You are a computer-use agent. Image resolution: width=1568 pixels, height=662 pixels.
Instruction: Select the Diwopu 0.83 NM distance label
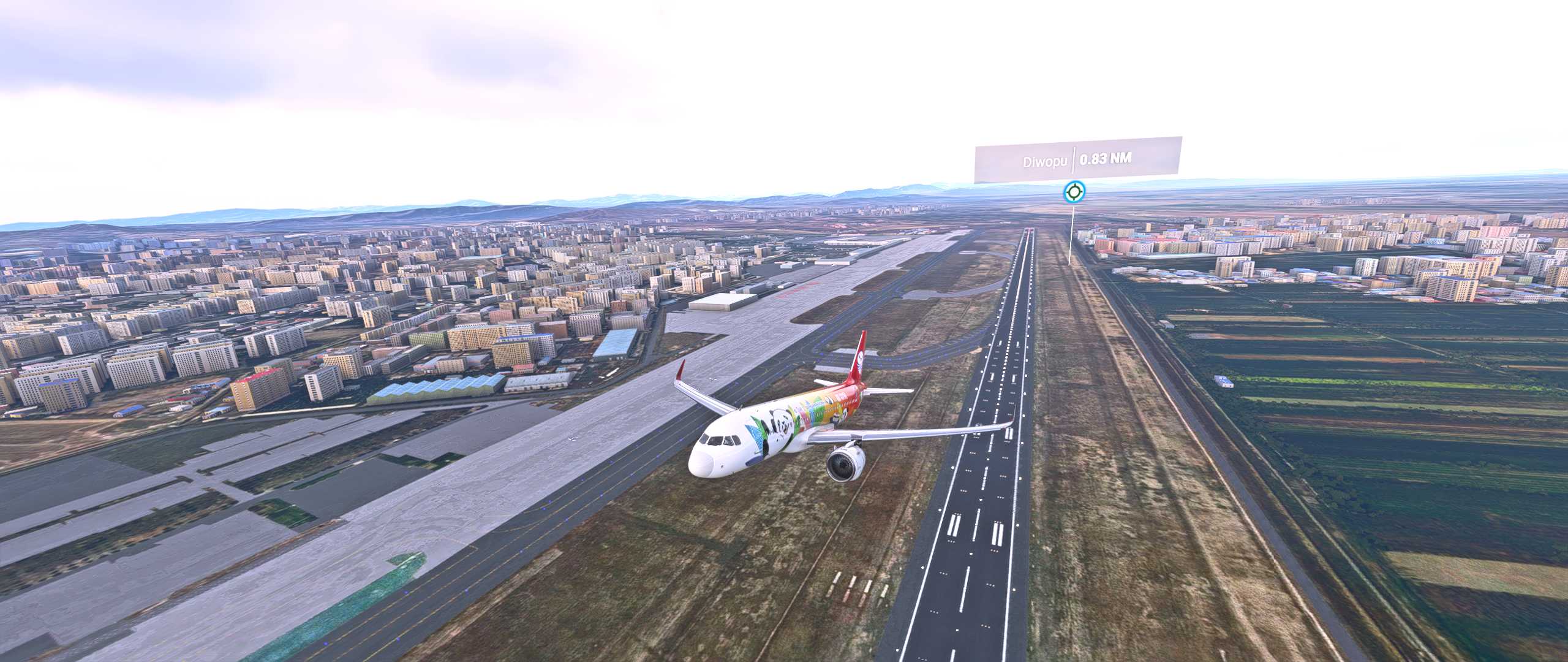coord(1077,160)
